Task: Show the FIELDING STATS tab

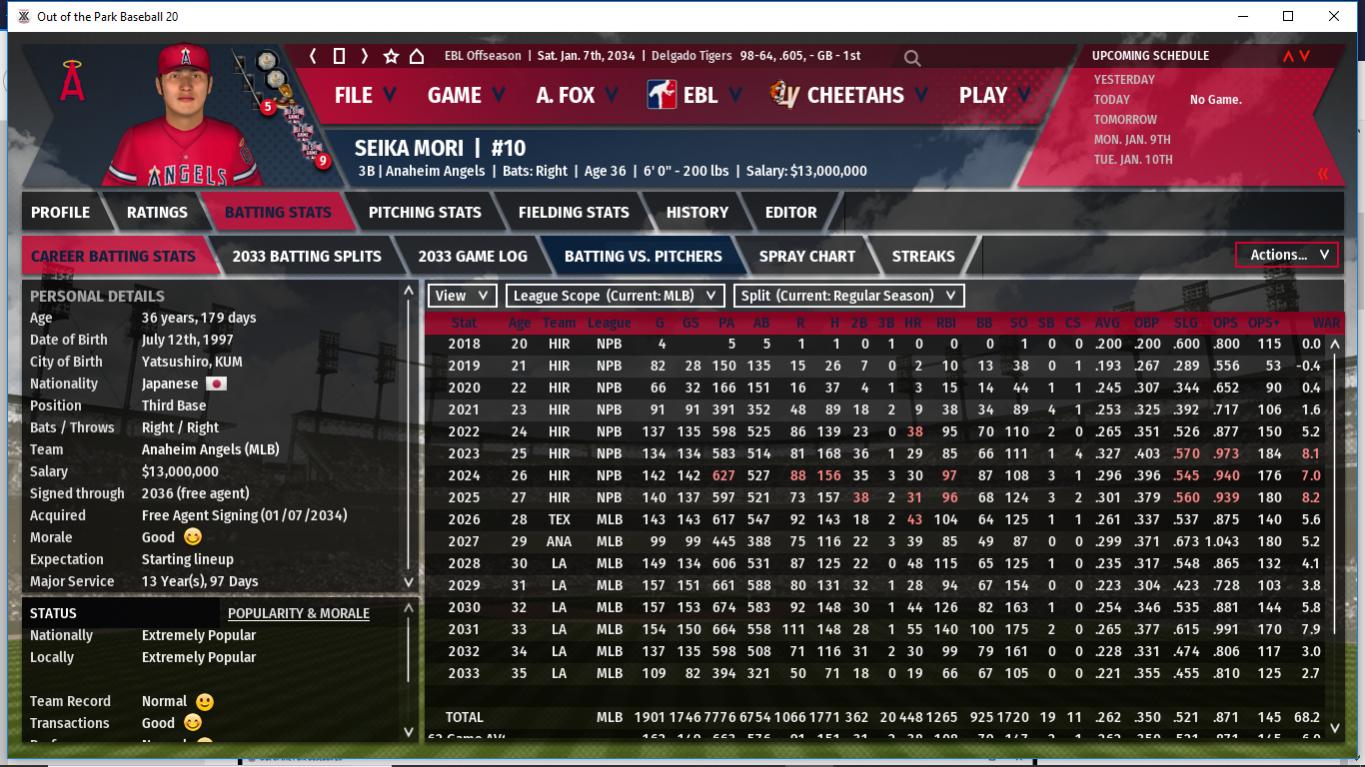Action: (x=573, y=212)
